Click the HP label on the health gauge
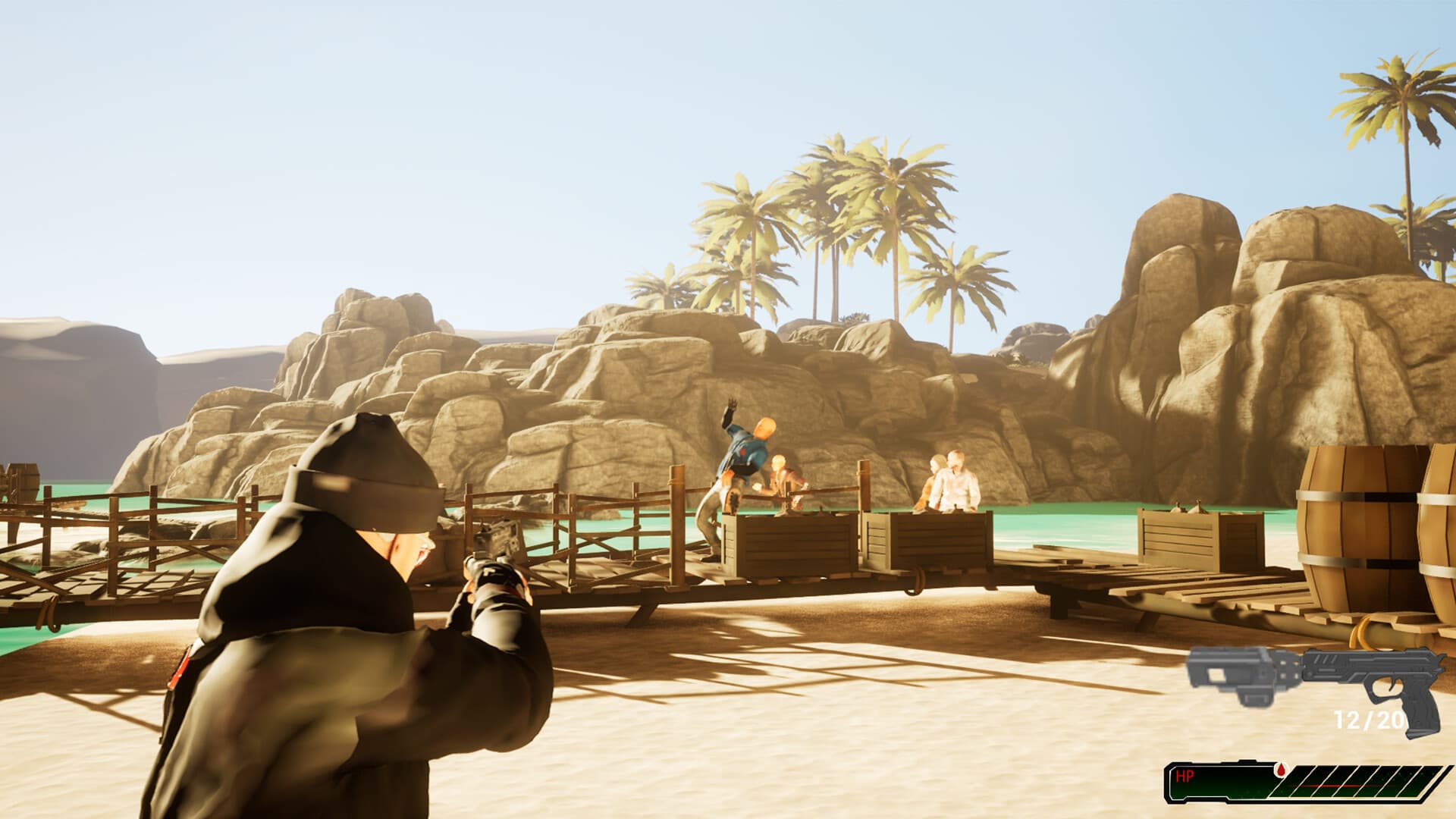 coord(1185,774)
